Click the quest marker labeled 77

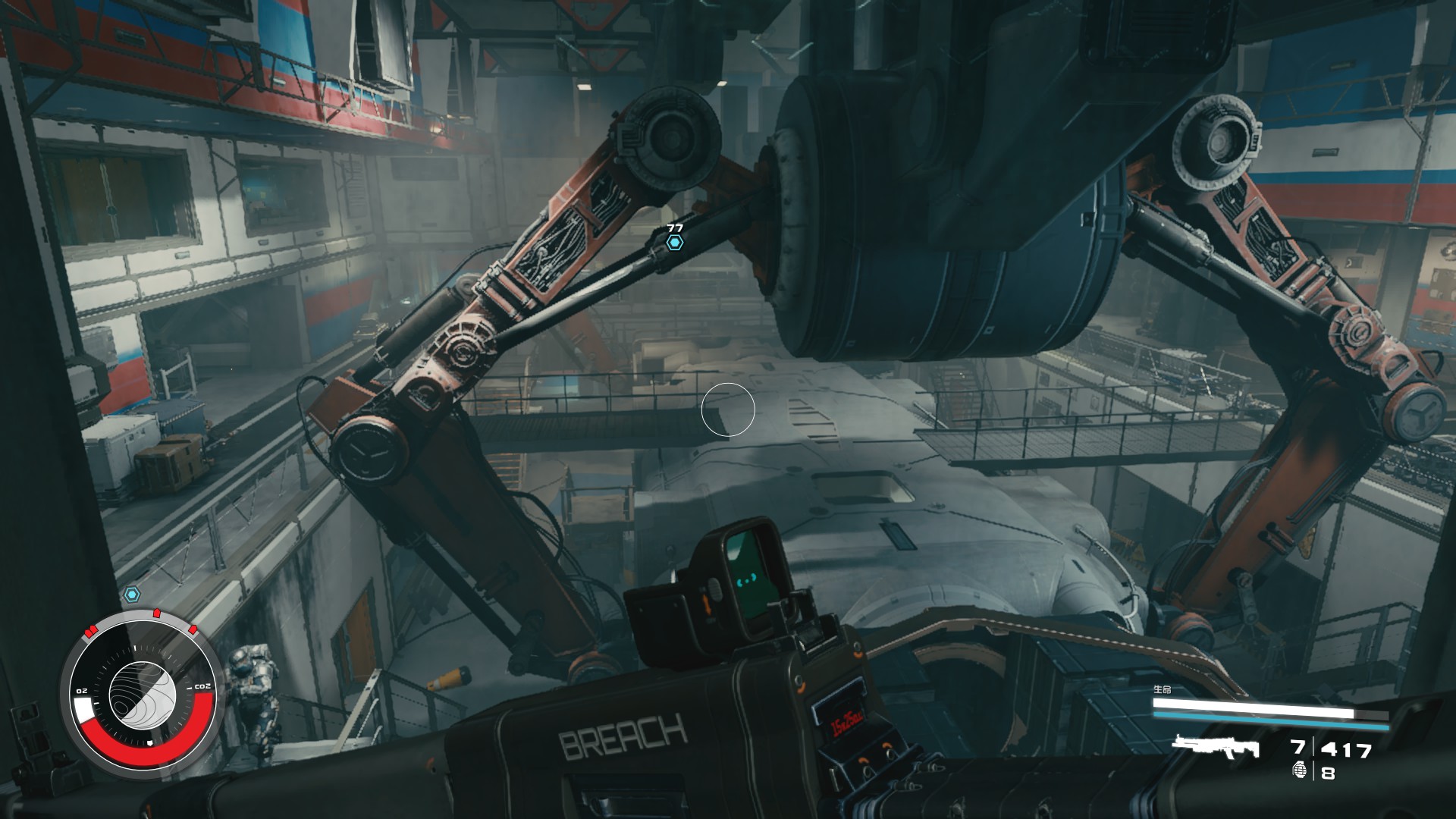coord(674,242)
